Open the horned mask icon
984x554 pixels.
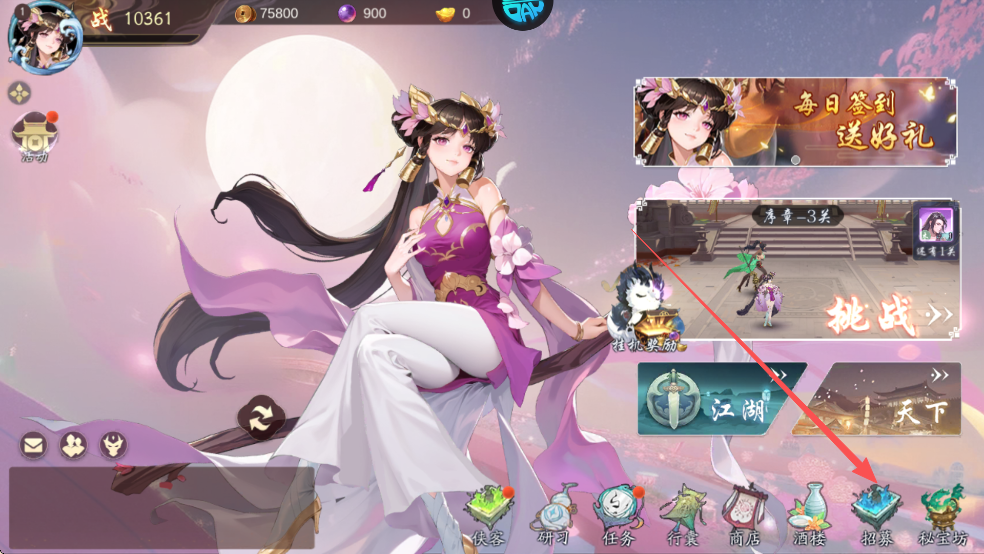point(113,445)
